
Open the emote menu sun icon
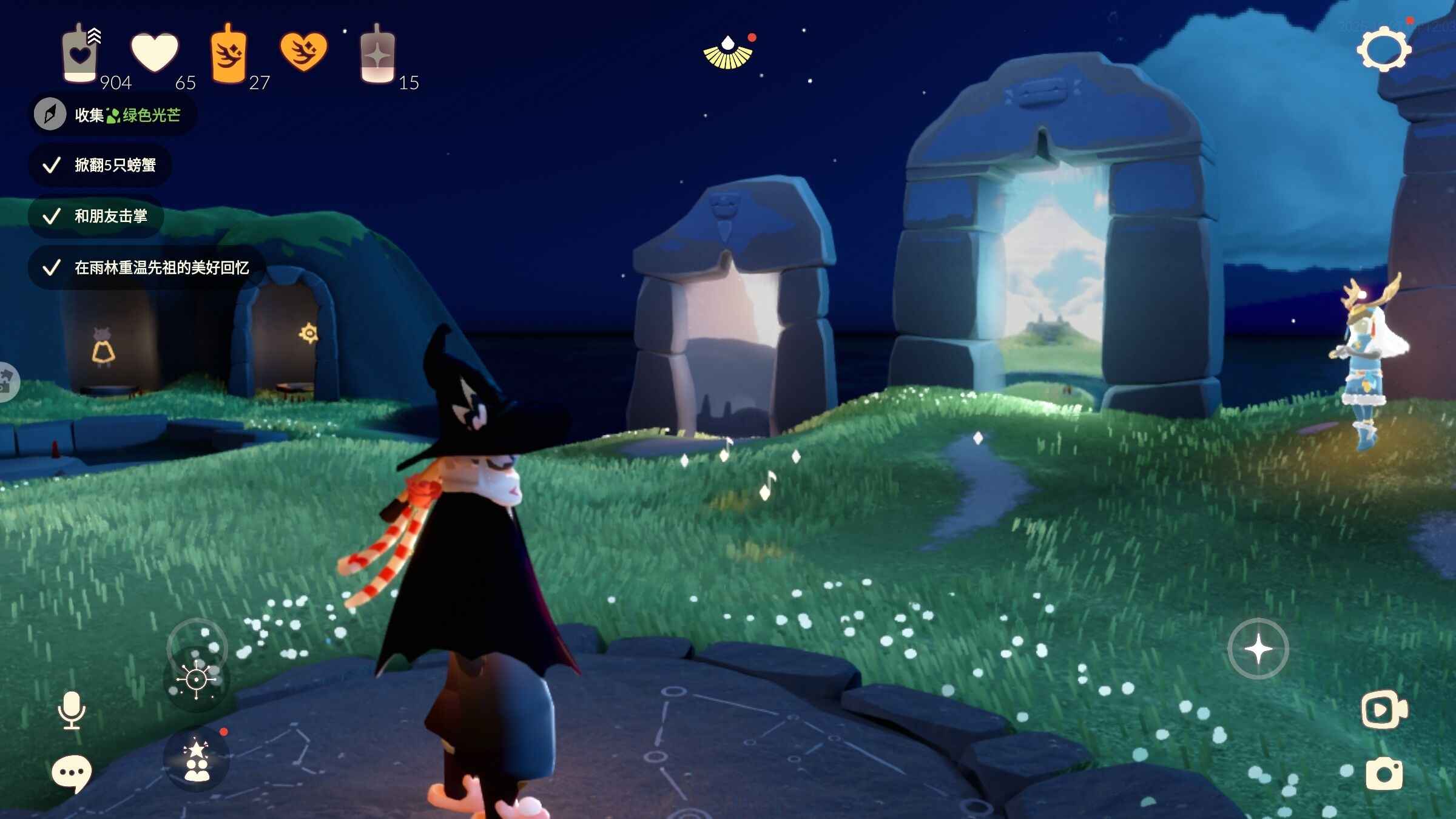(196, 679)
